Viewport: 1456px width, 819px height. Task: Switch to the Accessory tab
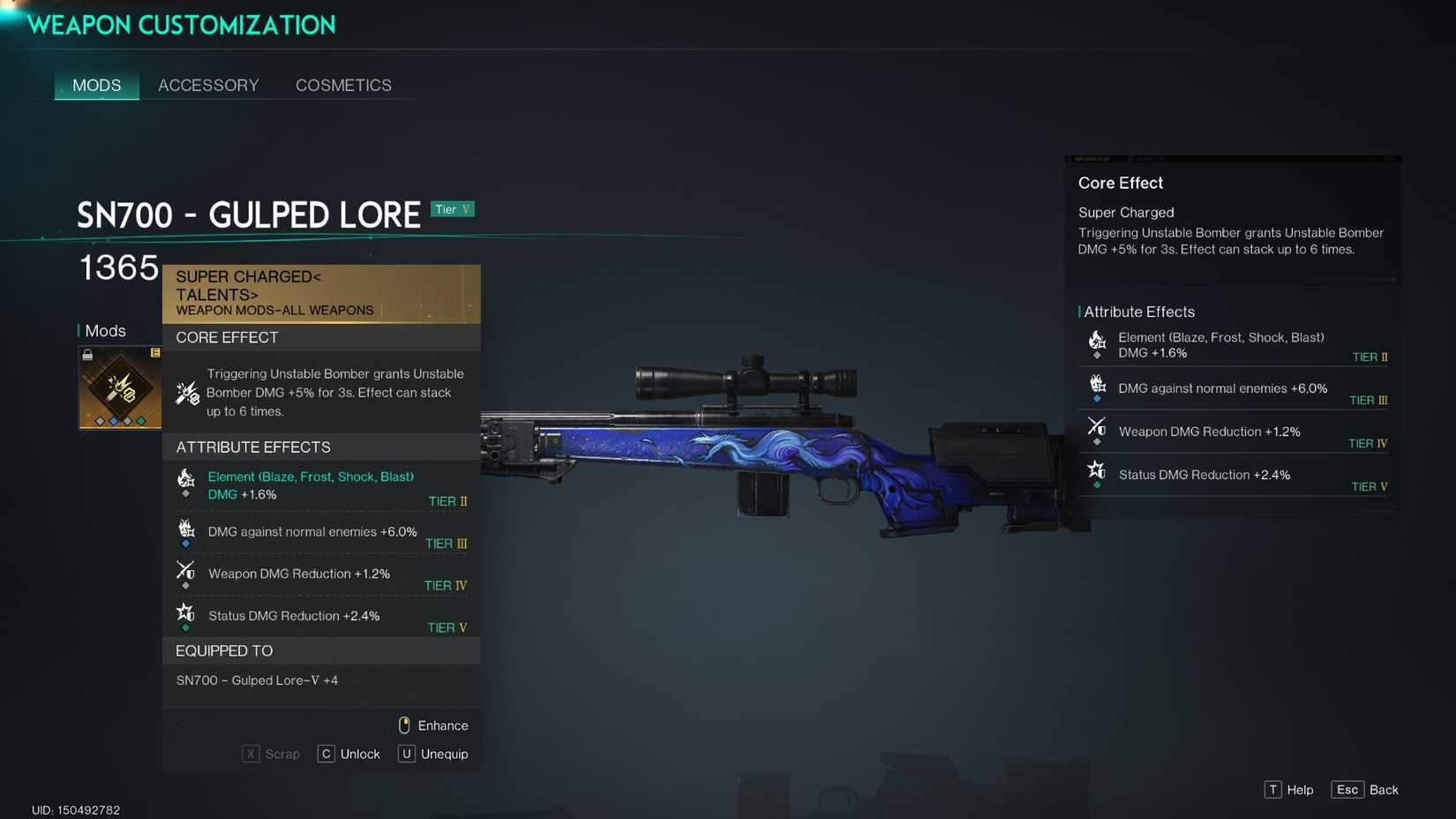pyautogui.click(x=208, y=85)
